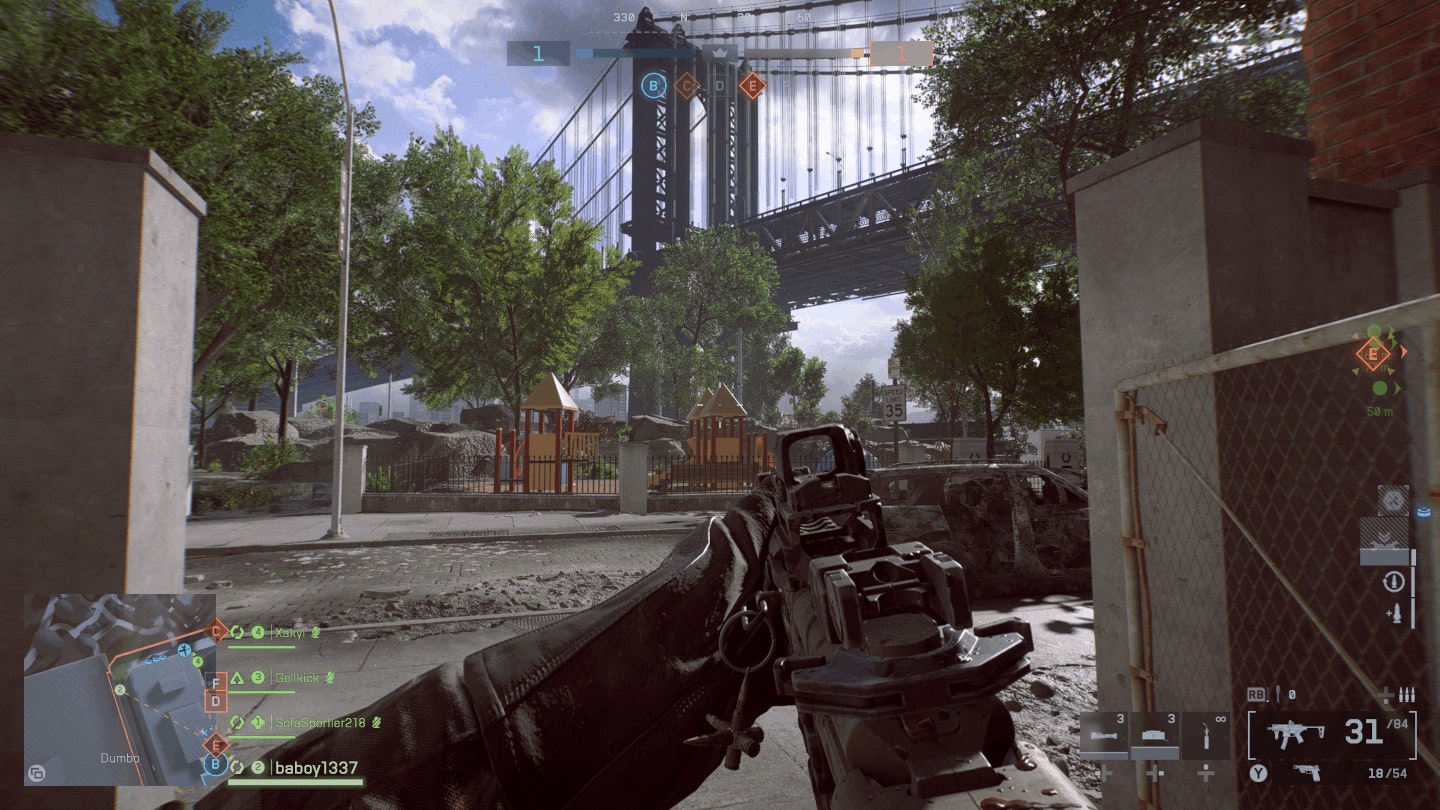The height and width of the screenshot is (810, 1440).
Task: Select objective D icon in top bar
Action: [x=719, y=86]
